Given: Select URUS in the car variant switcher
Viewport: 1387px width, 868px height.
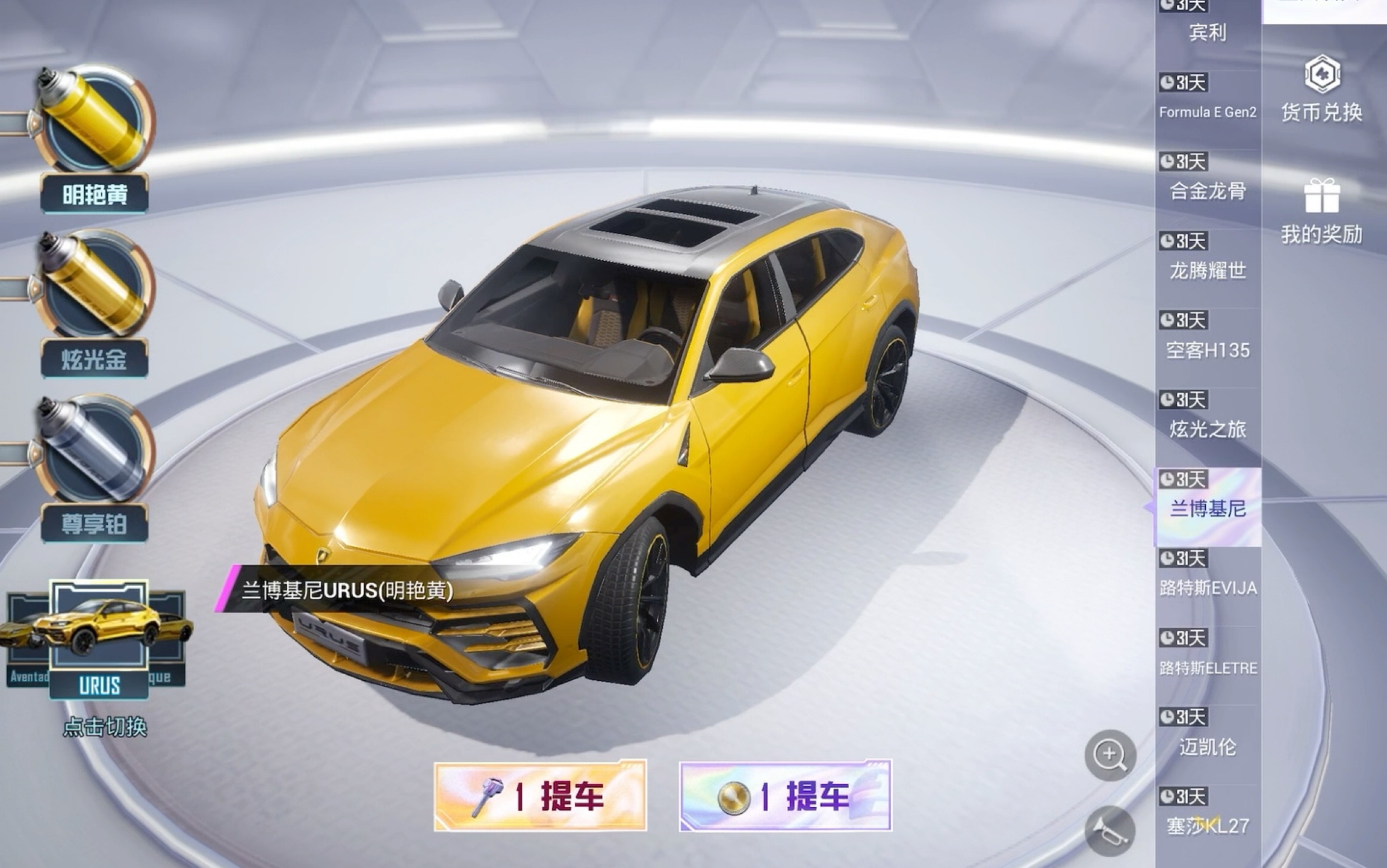Looking at the screenshot, I should point(101,626).
